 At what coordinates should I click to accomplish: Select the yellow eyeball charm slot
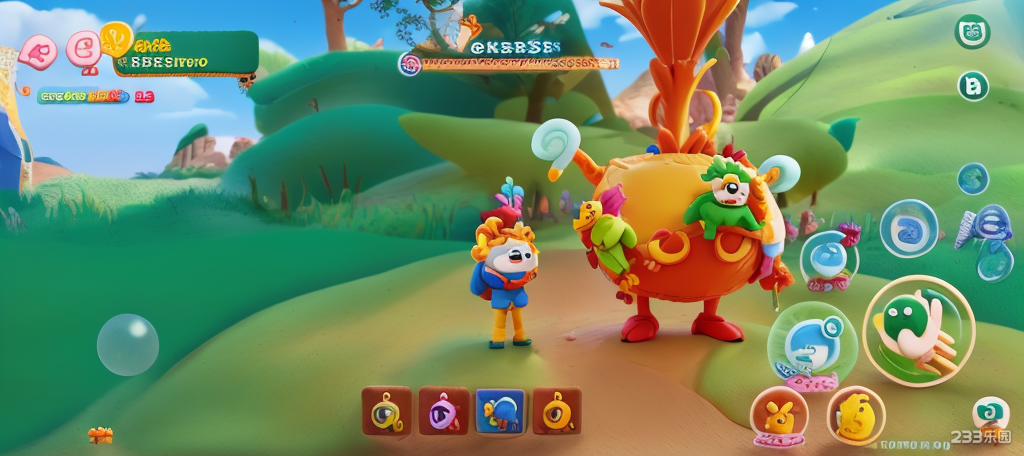tap(386, 411)
